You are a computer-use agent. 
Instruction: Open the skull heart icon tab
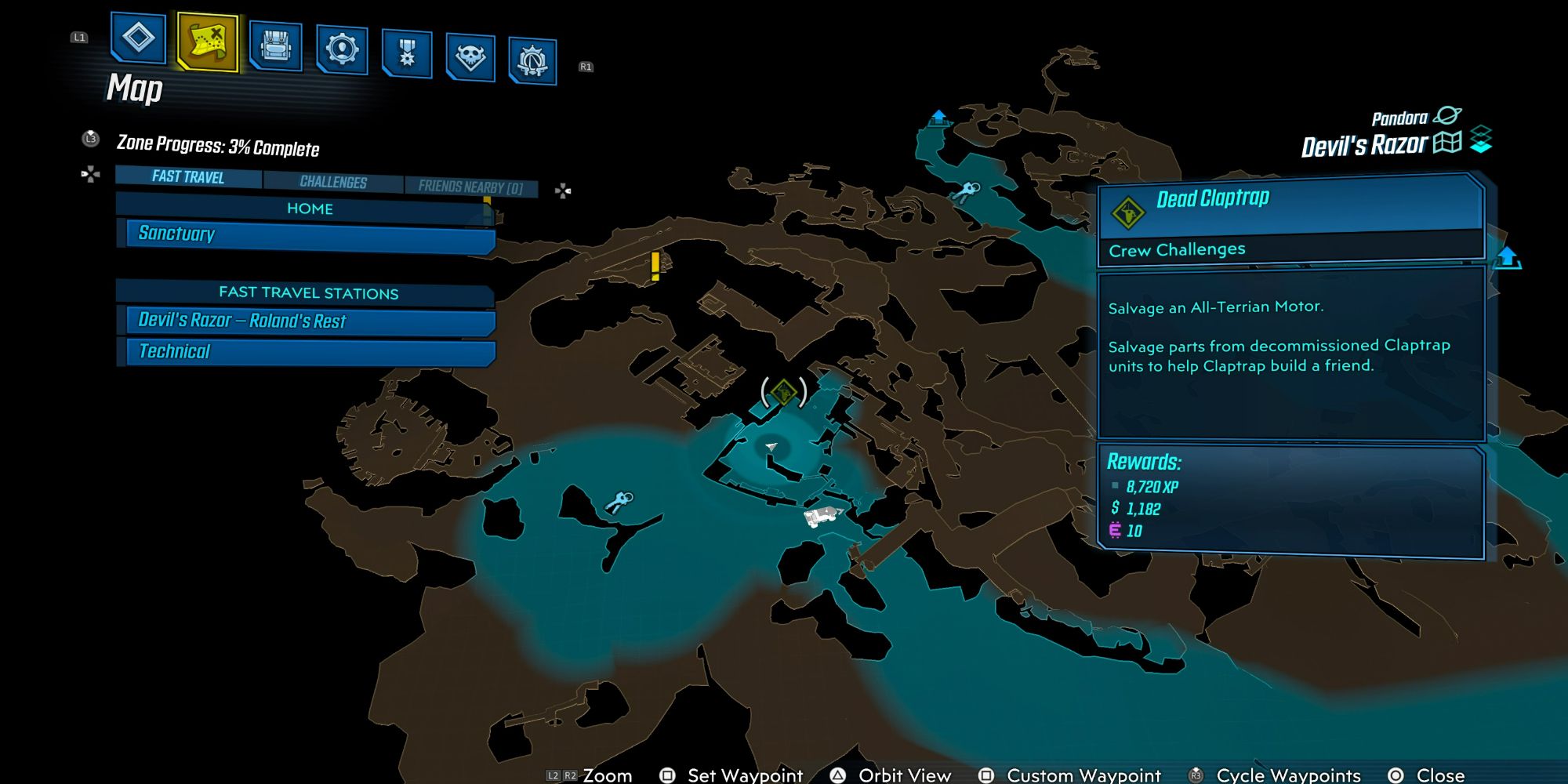pos(470,57)
